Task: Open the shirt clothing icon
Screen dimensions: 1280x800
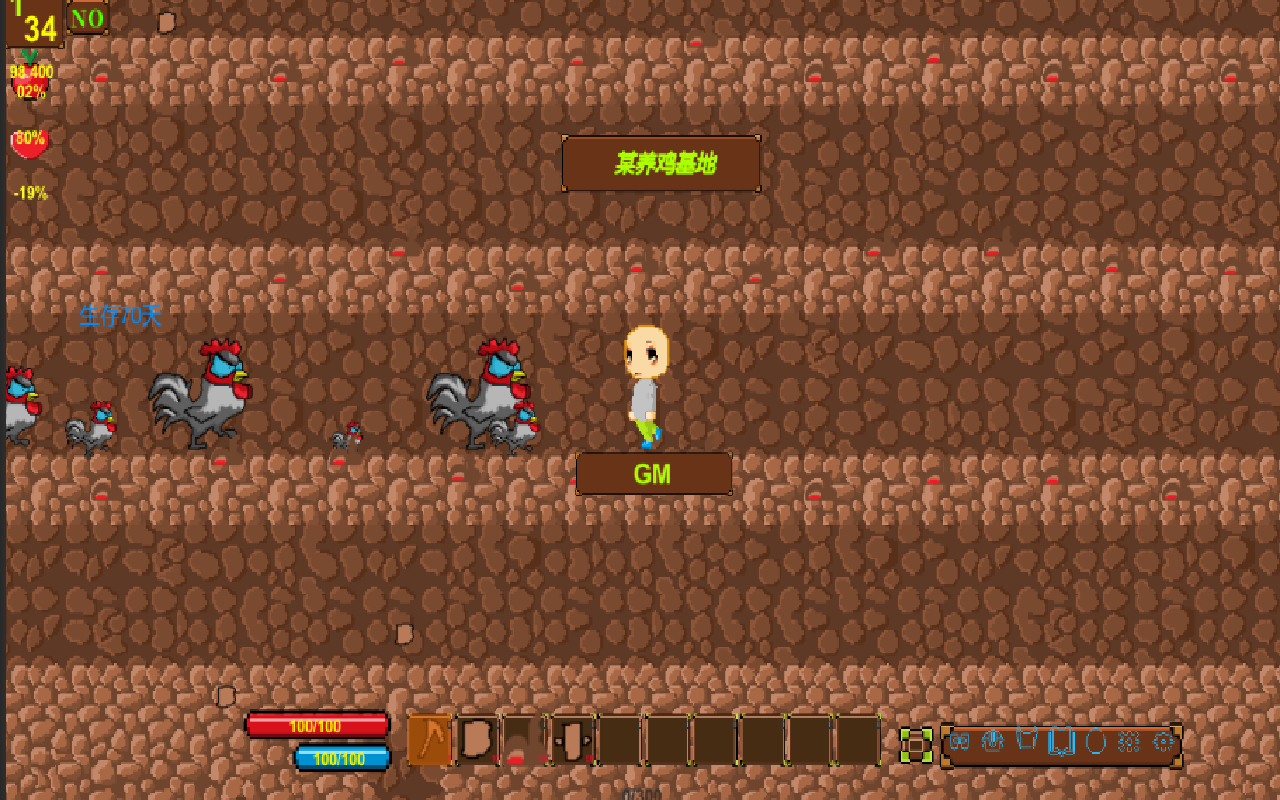Action: click(1027, 742)
